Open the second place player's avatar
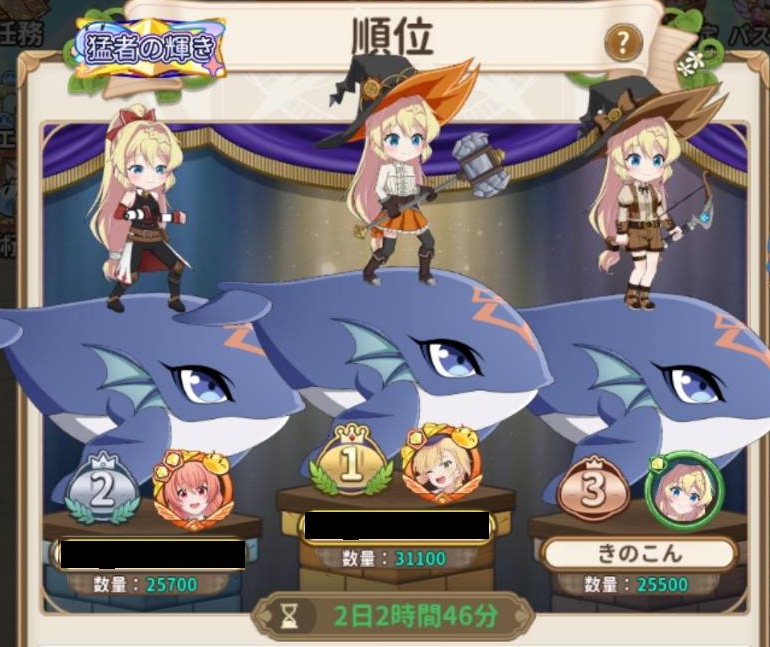This screenshot has width=770, height=647. point(192,490)
